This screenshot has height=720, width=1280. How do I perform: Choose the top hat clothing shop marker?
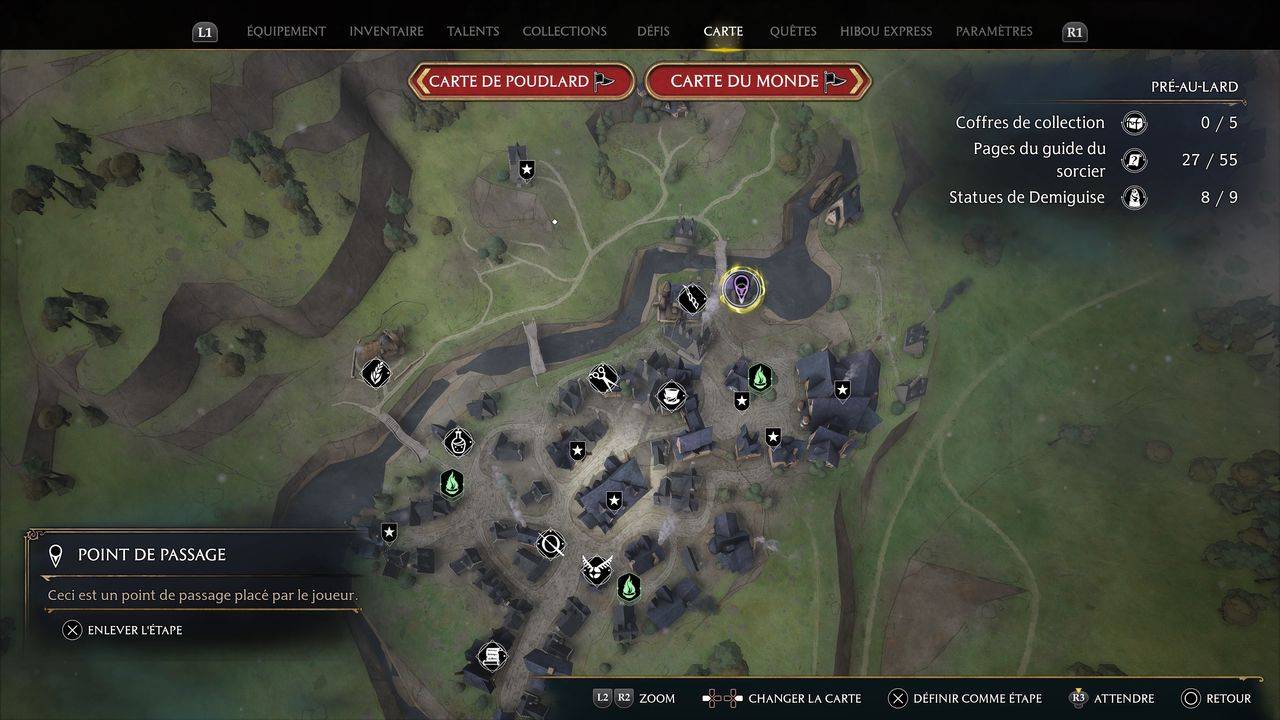click(669, 396)
